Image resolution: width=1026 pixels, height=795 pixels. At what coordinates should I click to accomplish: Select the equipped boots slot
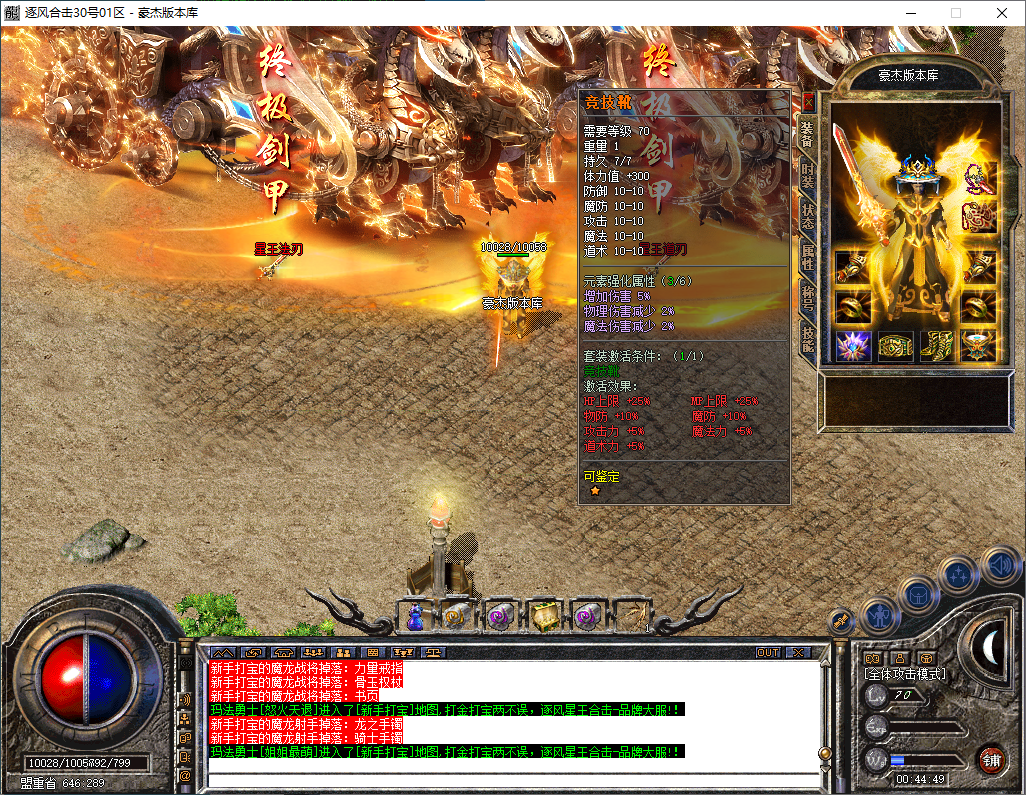(x=937, y=346)
